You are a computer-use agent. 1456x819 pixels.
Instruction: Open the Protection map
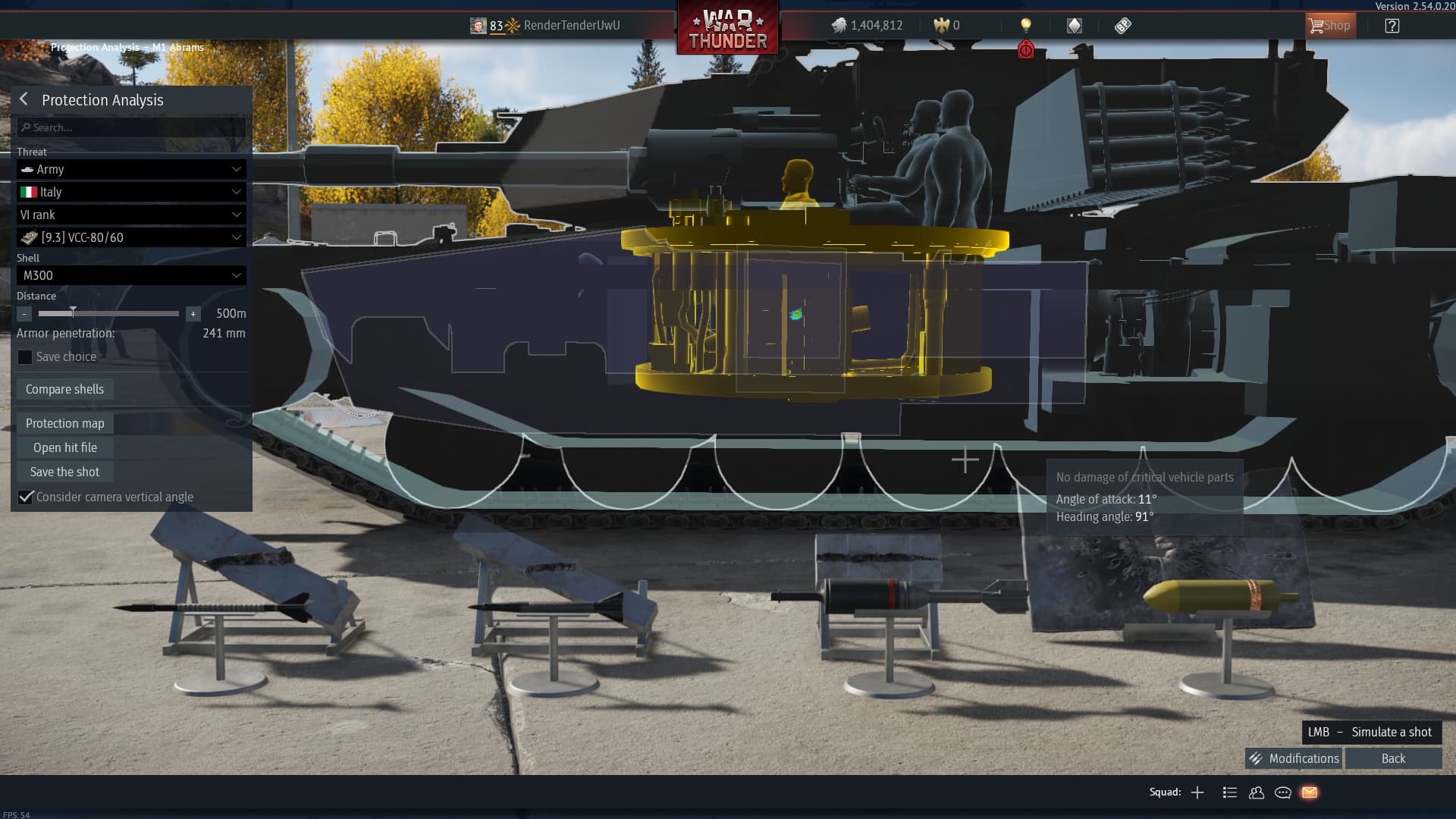(64, 422)
